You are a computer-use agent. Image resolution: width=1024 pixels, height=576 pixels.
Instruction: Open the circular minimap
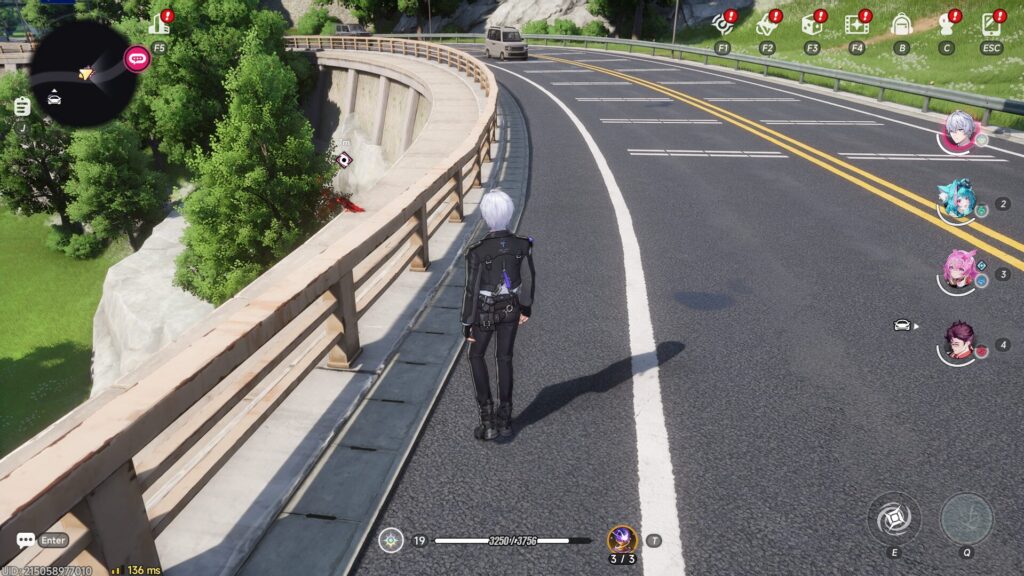click(82, 73)
